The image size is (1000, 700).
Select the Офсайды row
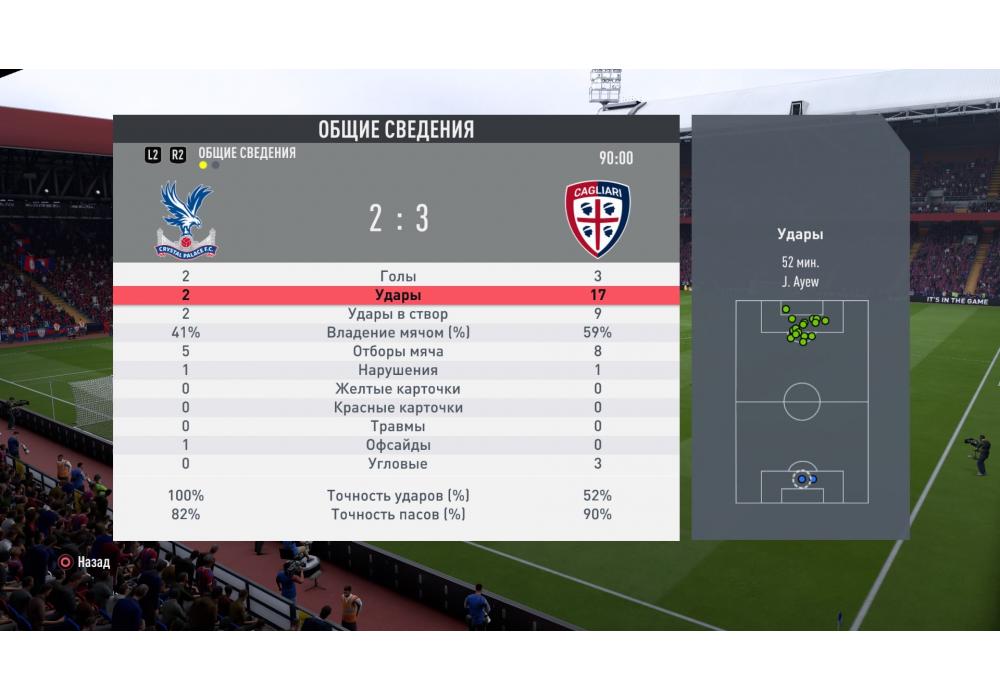pos(398,445)
